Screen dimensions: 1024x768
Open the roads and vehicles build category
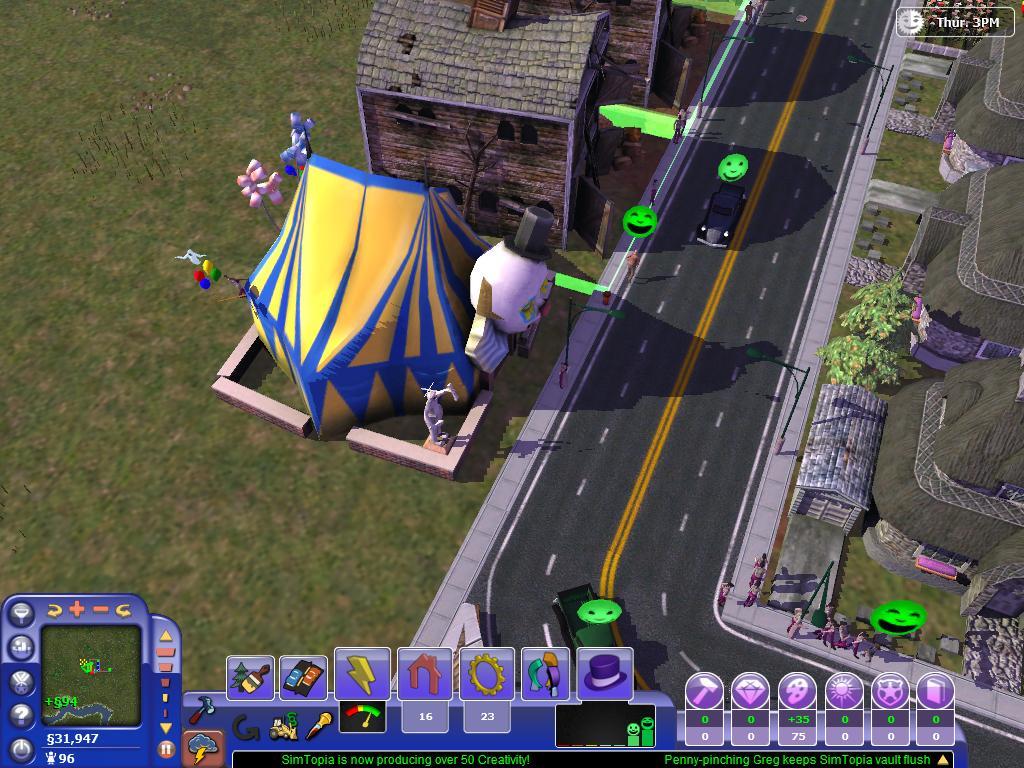[x=303, y=678]
